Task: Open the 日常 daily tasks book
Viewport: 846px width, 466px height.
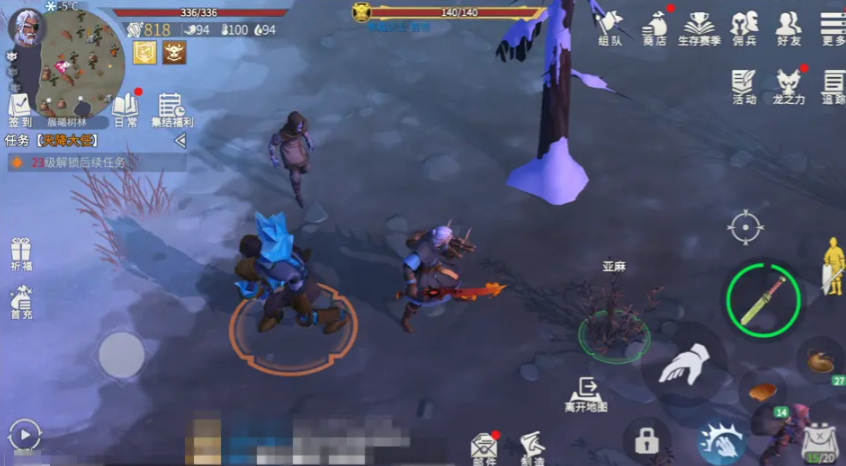Action: [126, 108]
